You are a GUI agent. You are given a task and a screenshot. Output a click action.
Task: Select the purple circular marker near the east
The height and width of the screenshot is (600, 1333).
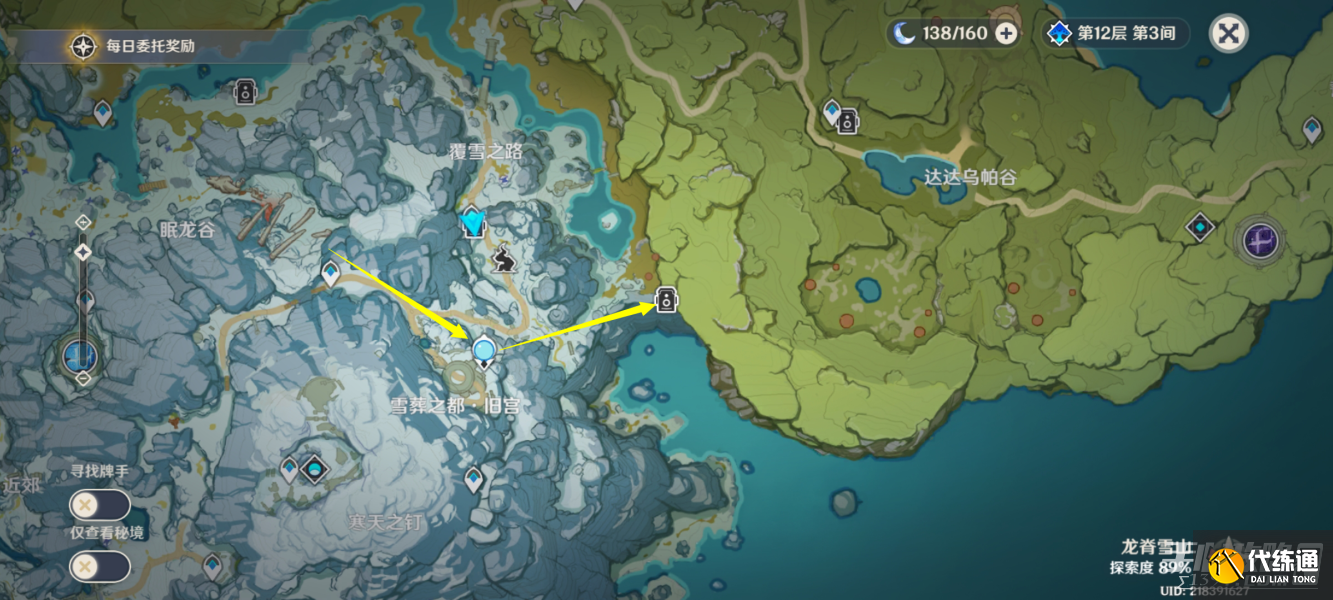(1260, 240)
